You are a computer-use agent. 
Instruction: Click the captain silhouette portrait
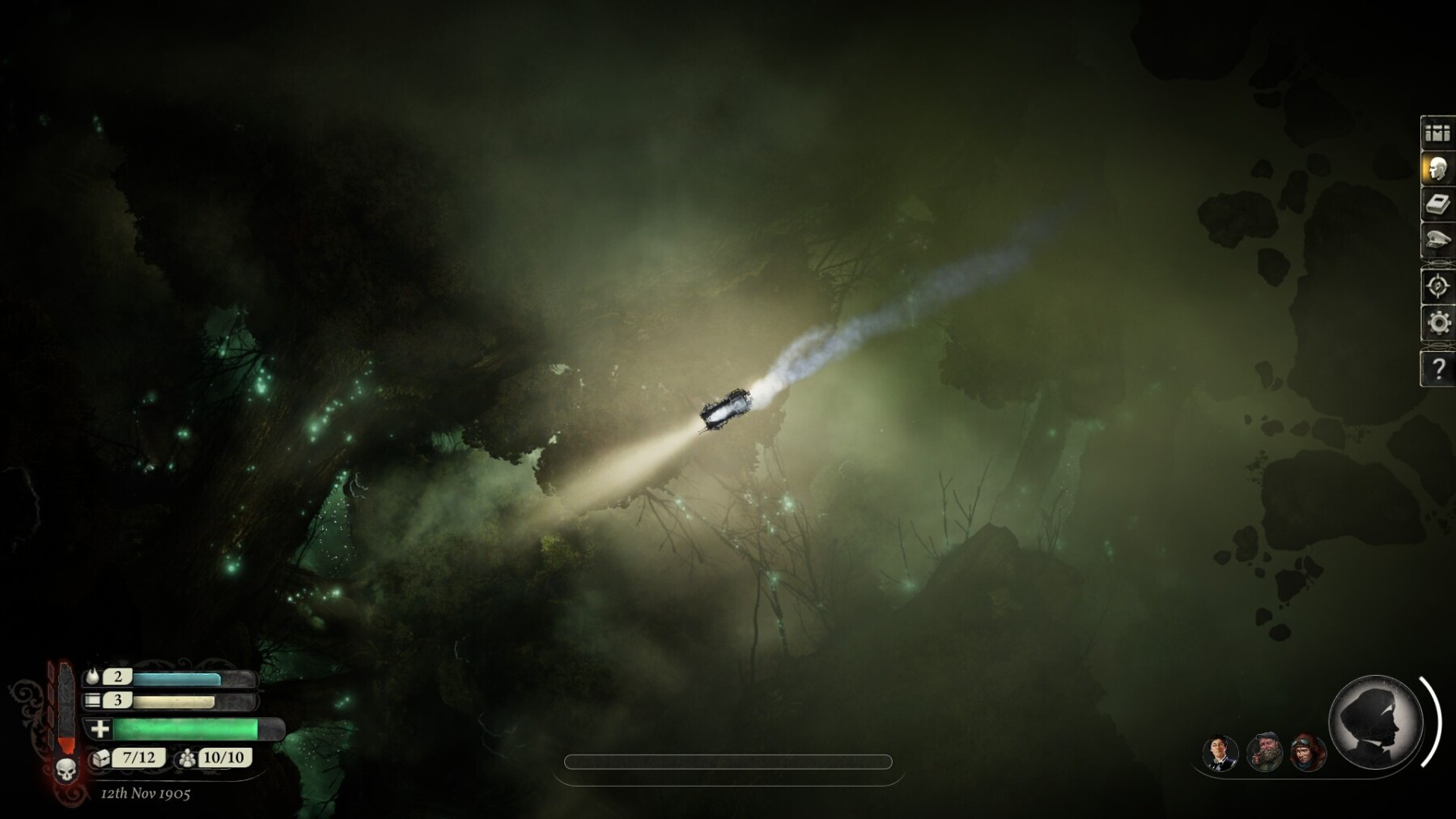click(x=1376, y=722)
